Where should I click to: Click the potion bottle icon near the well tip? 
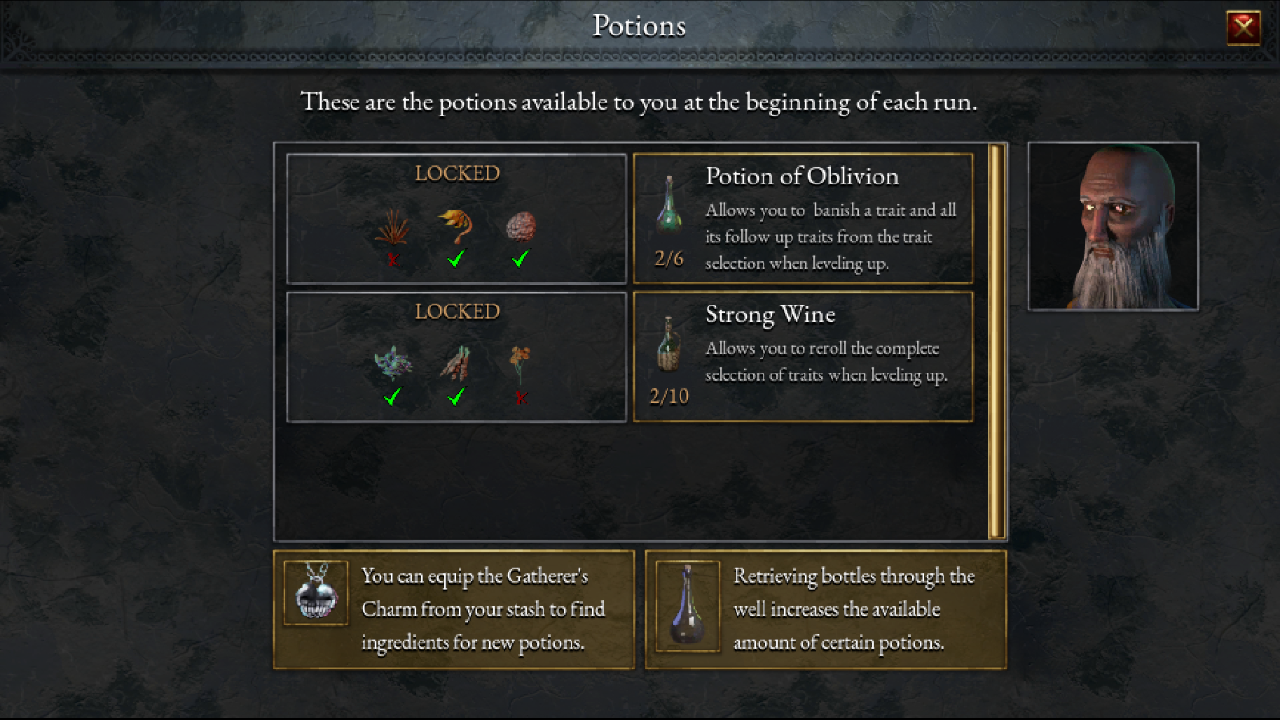point(687,605)
